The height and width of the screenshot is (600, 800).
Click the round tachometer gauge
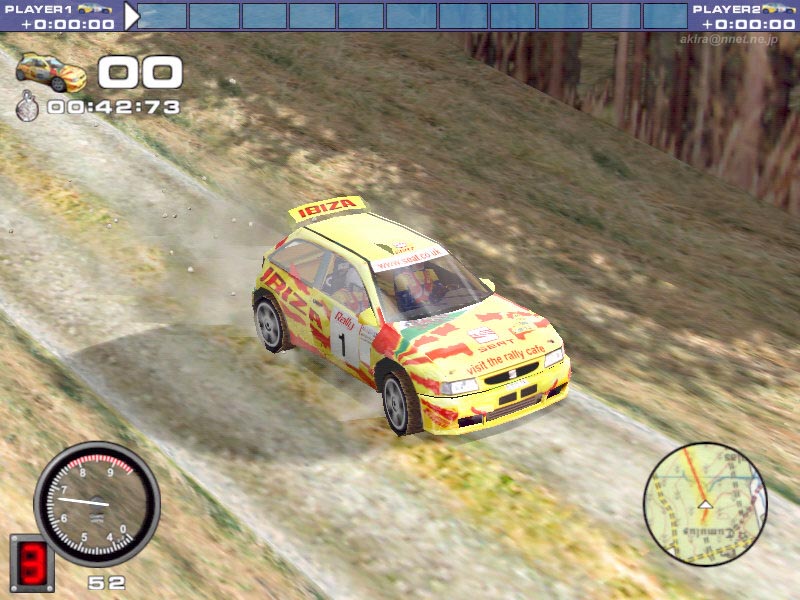(x=97, y=504)
